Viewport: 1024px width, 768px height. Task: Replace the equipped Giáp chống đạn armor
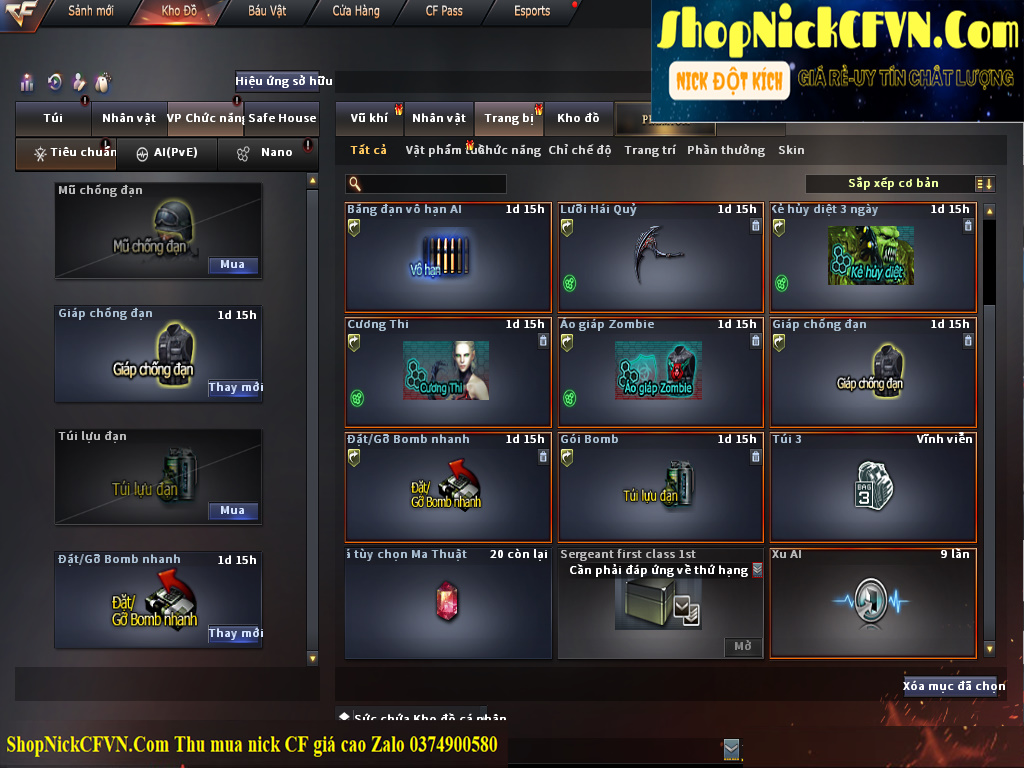point(235,388)
